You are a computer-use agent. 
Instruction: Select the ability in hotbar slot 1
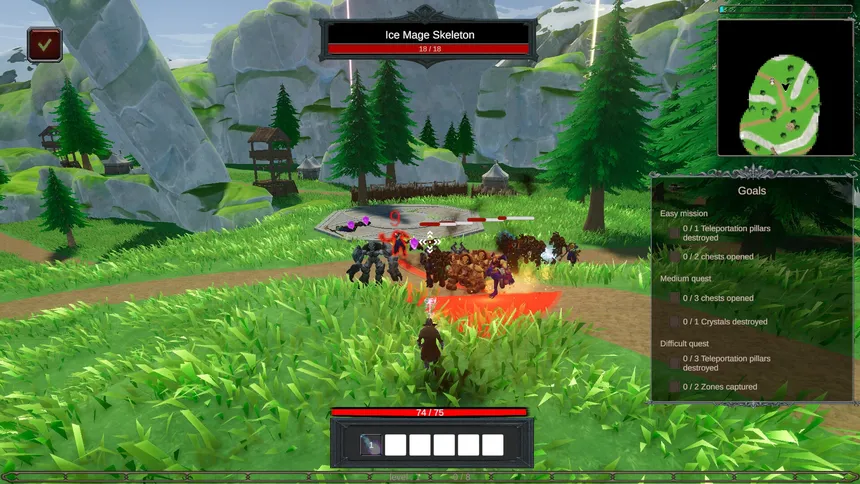click(370, 445)
